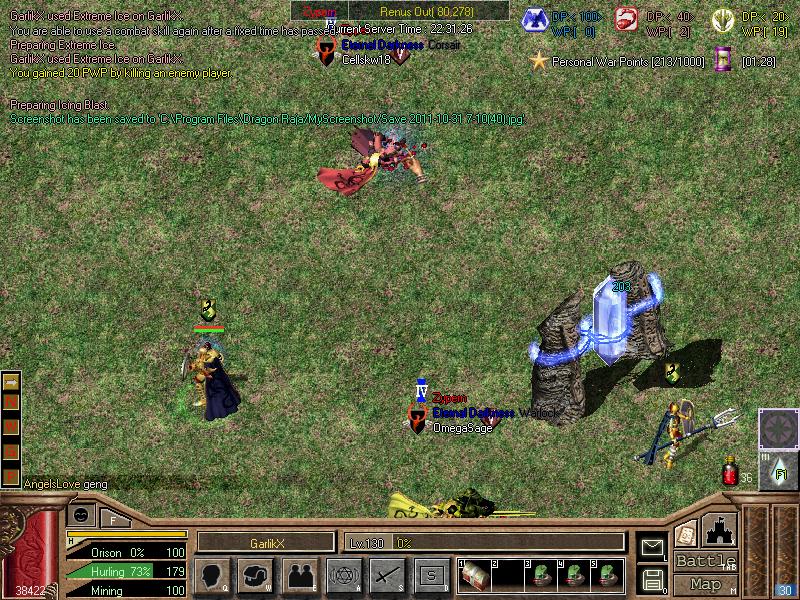Select the F tab beside the smiley
Image resolution: width=800 pixels, height=600 pixels.
(113, 518)
